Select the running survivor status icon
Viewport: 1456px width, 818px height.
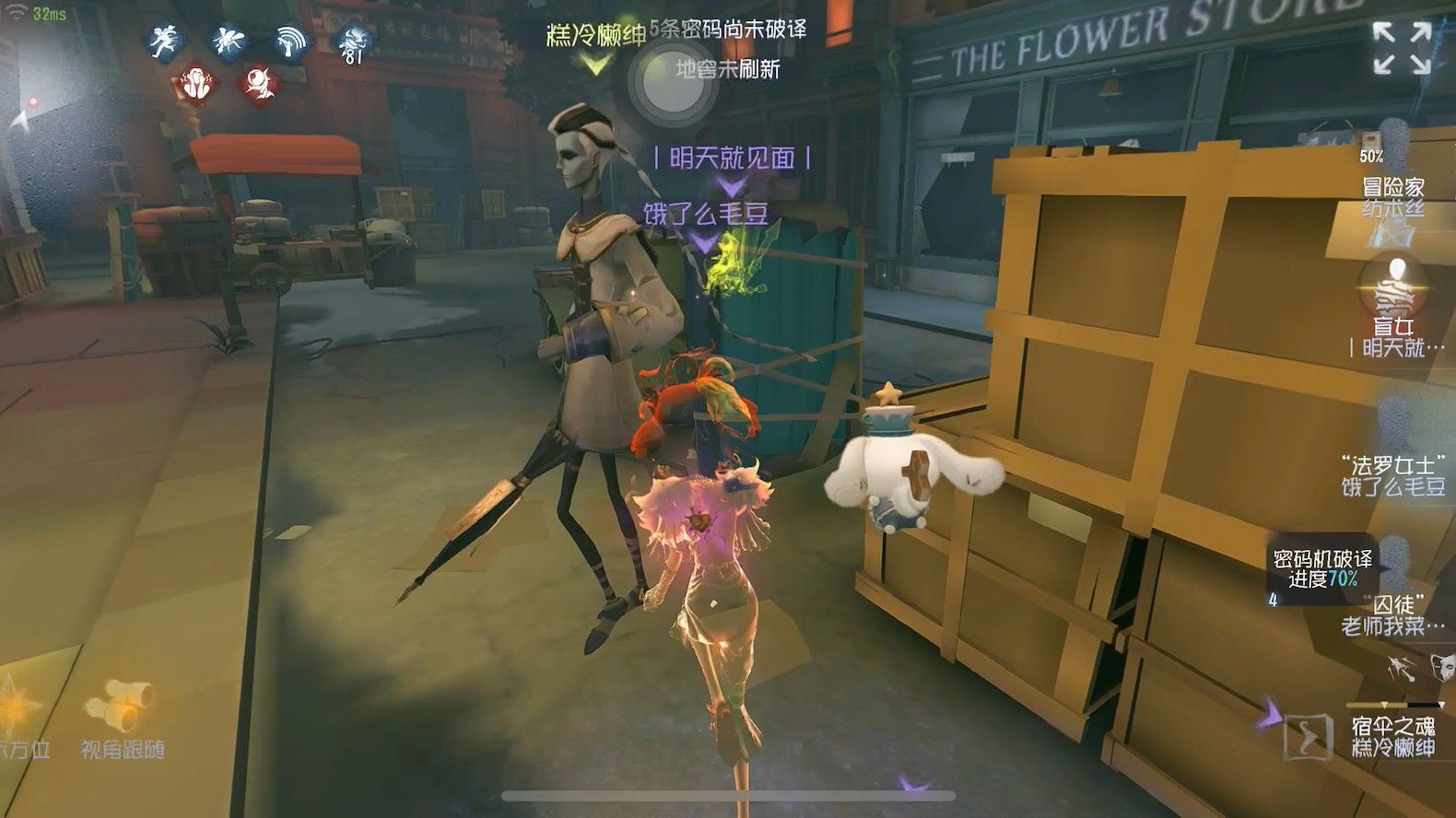163,41
